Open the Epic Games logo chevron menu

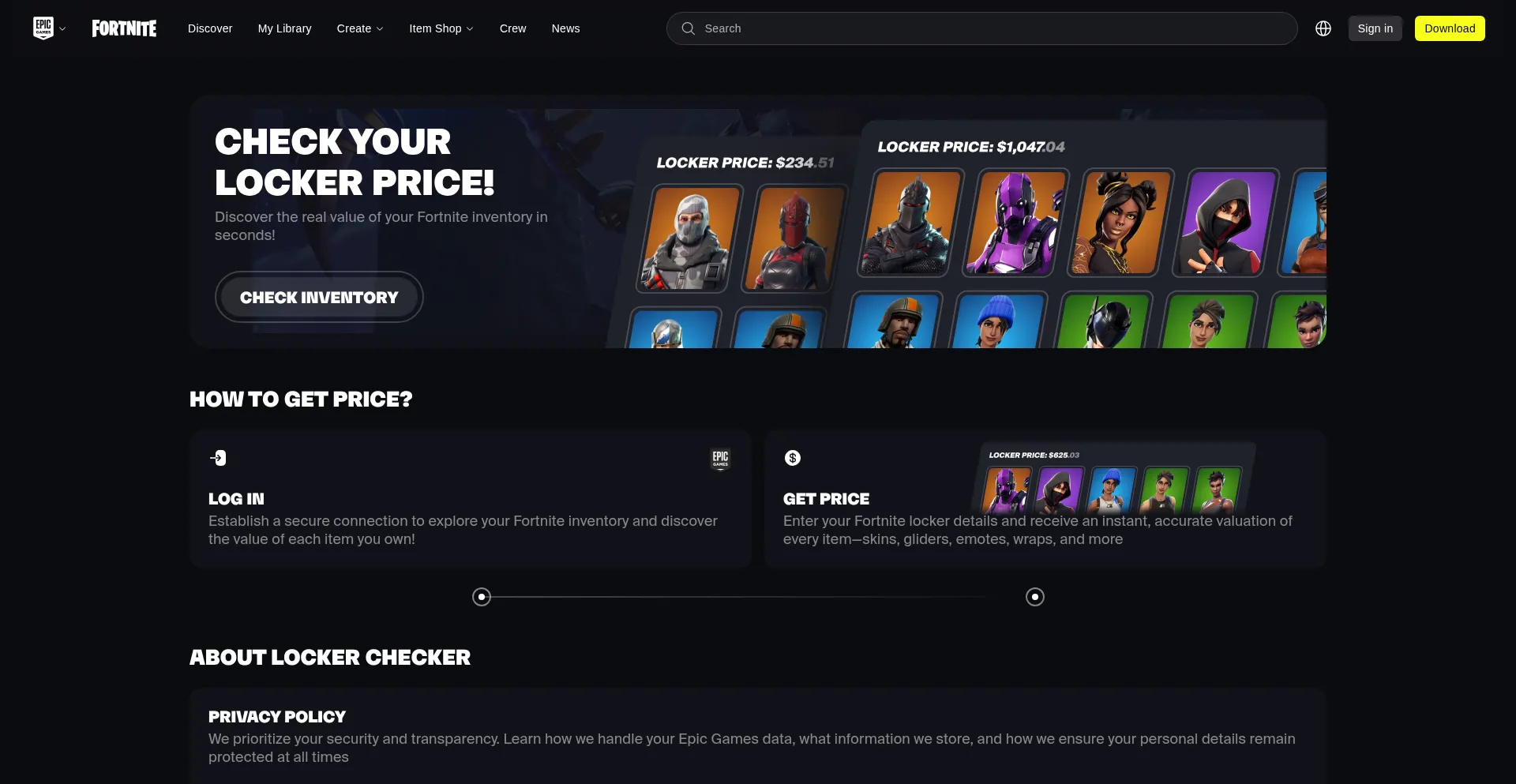coord(63,28)
